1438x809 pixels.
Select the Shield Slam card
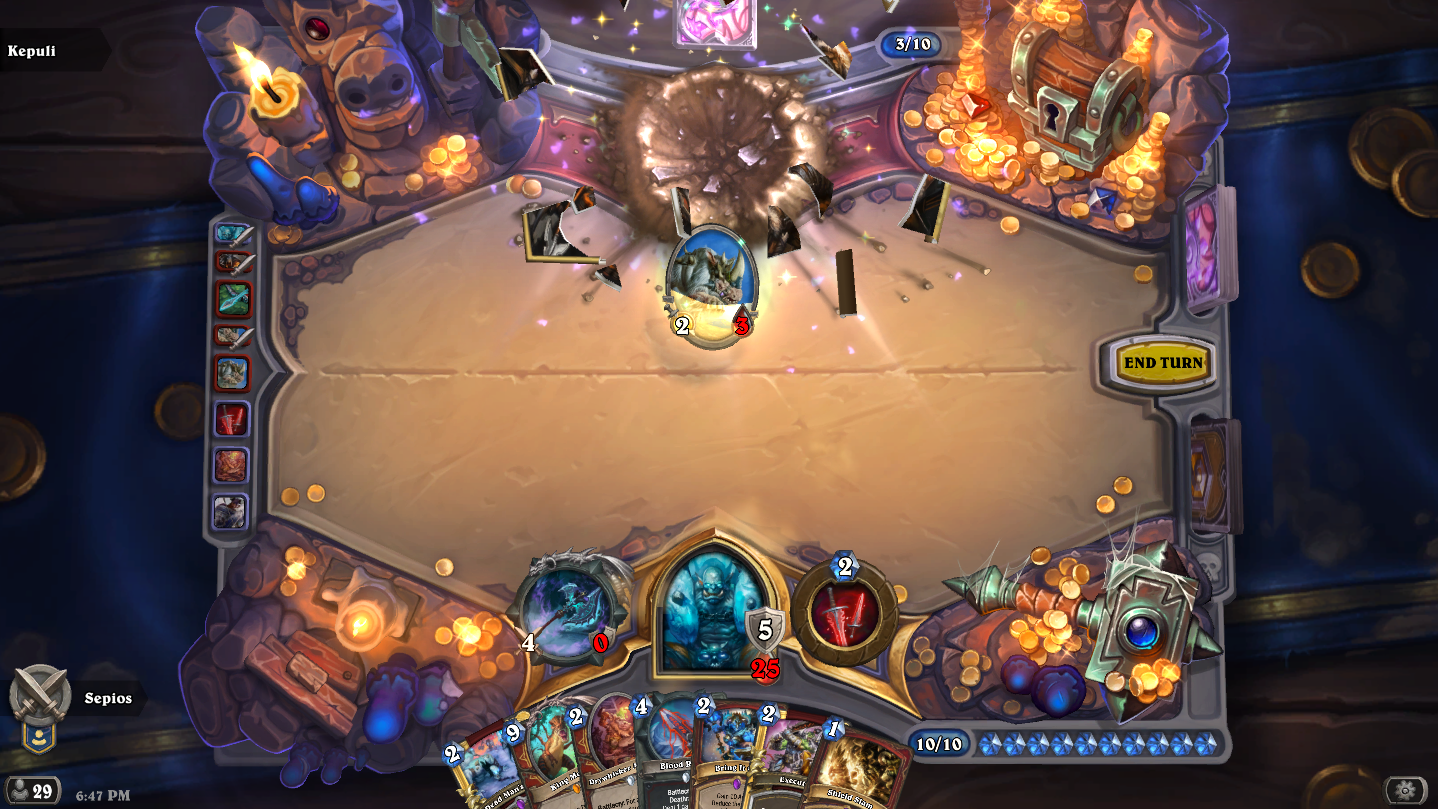pos(858,773)
